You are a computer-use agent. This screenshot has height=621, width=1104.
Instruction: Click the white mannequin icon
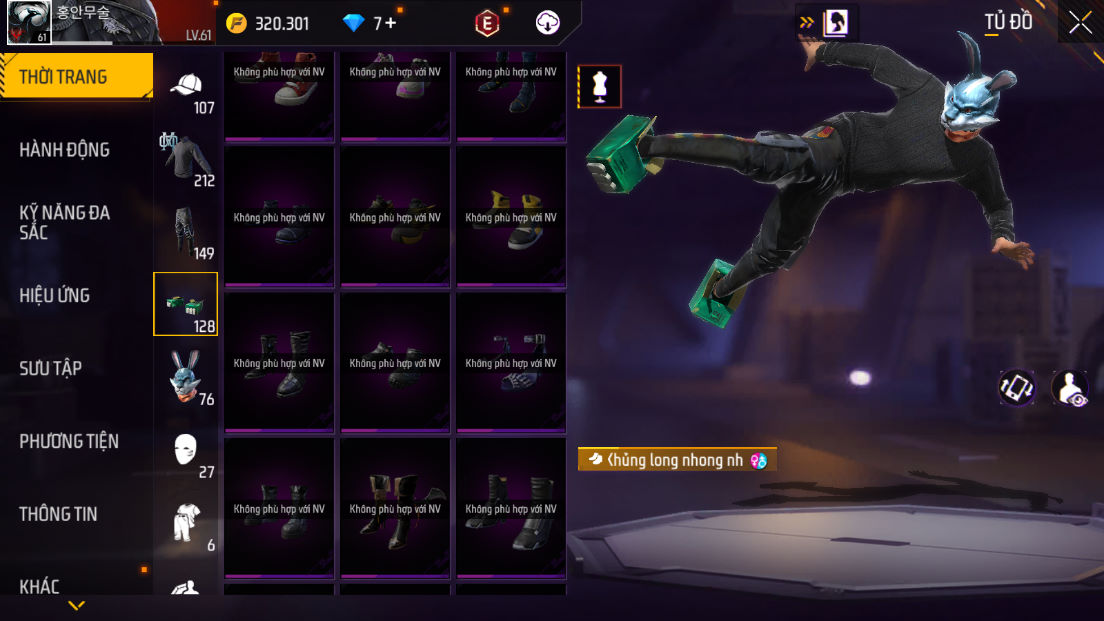coord(600,86)
